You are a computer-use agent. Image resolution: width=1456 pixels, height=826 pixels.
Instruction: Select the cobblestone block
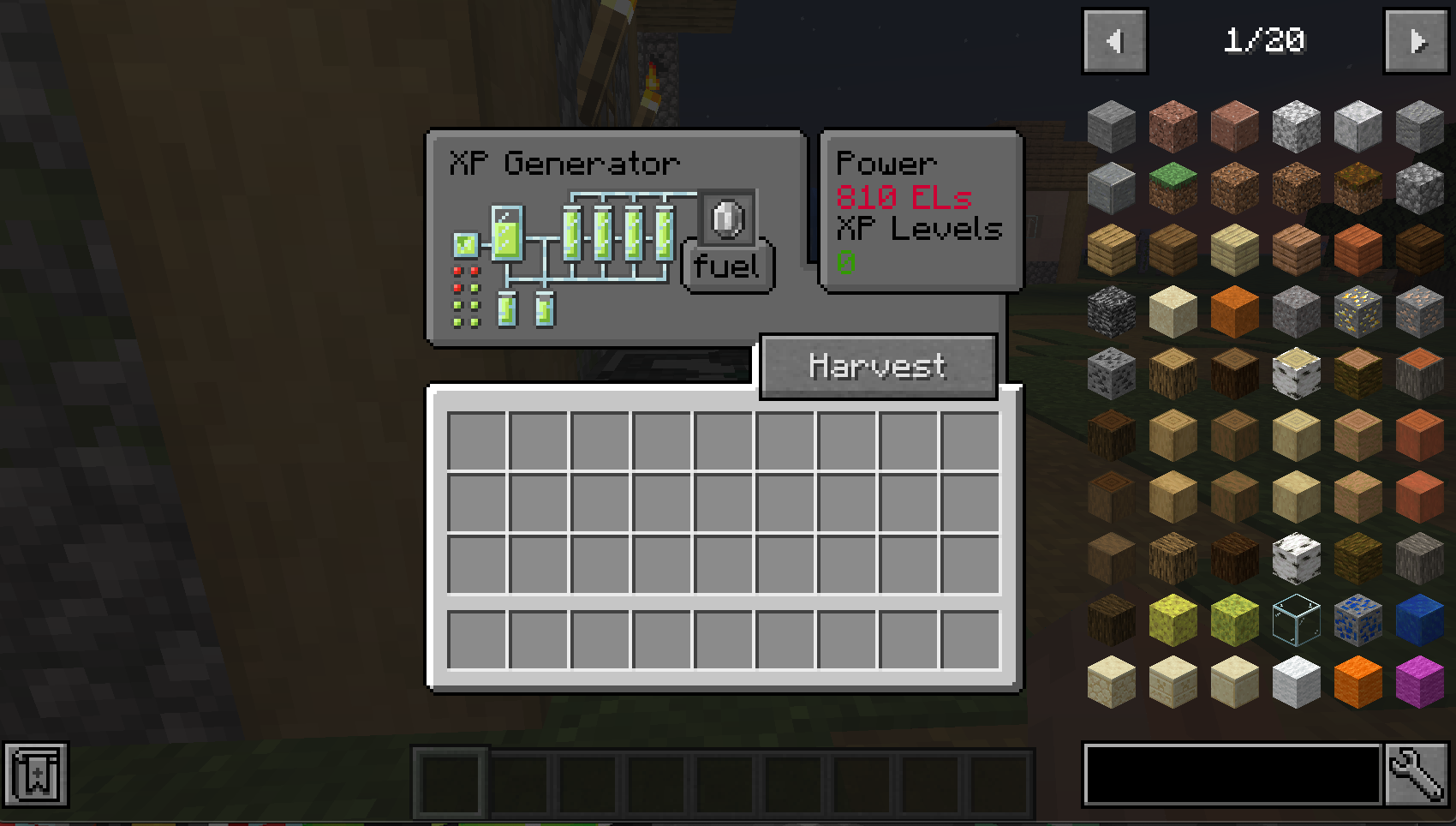click(x=1417, y=187)
